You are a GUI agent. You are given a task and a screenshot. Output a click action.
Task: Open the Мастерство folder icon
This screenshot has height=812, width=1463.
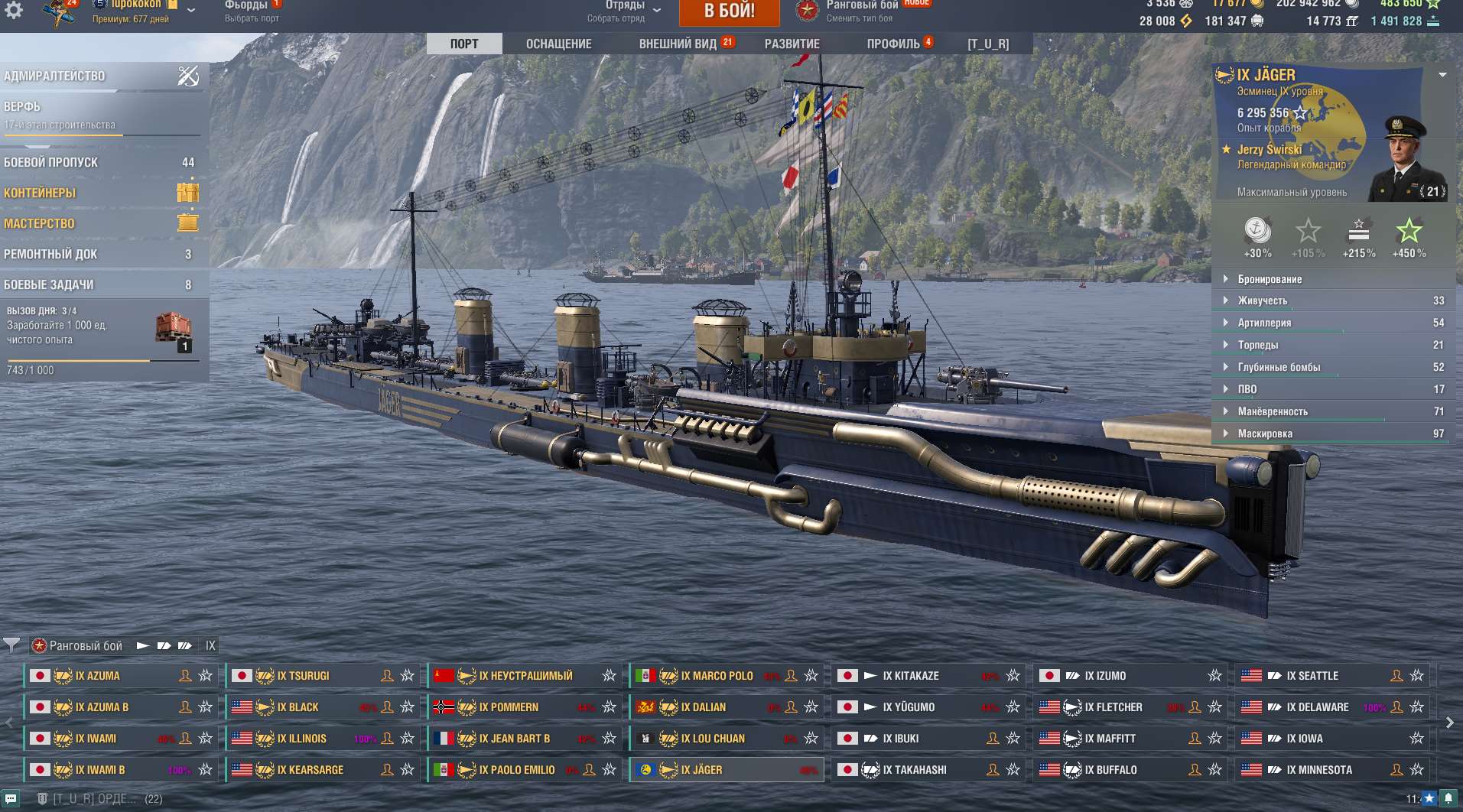pos(187,223)
